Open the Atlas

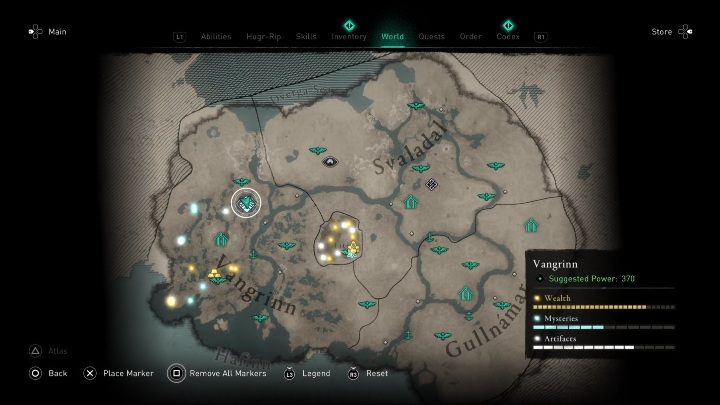[x=48, y=351]
